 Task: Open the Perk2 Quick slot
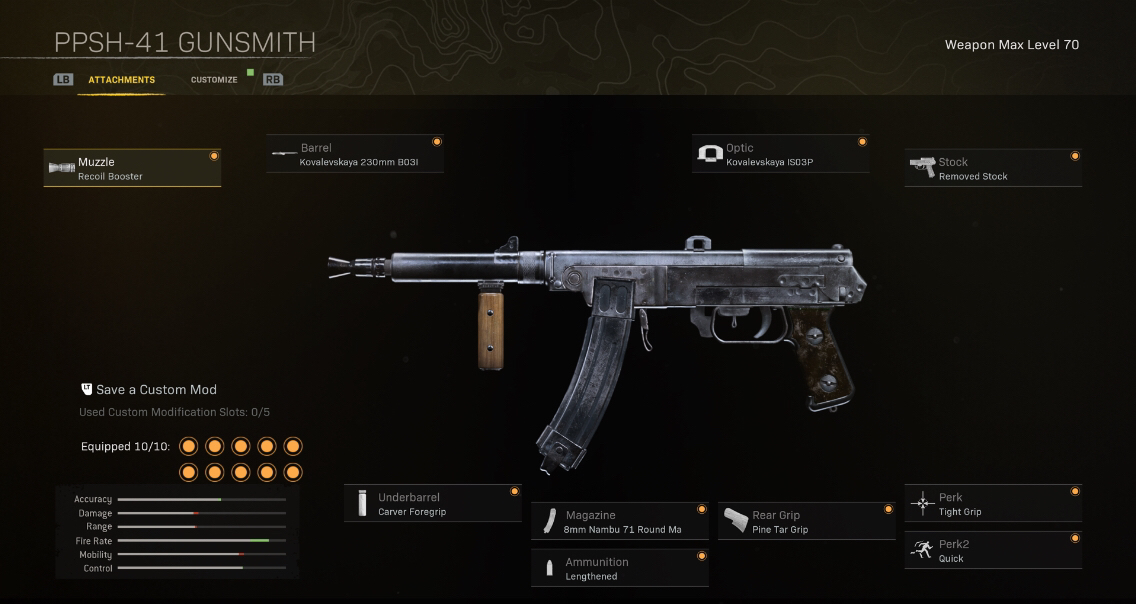click(993, 551)
